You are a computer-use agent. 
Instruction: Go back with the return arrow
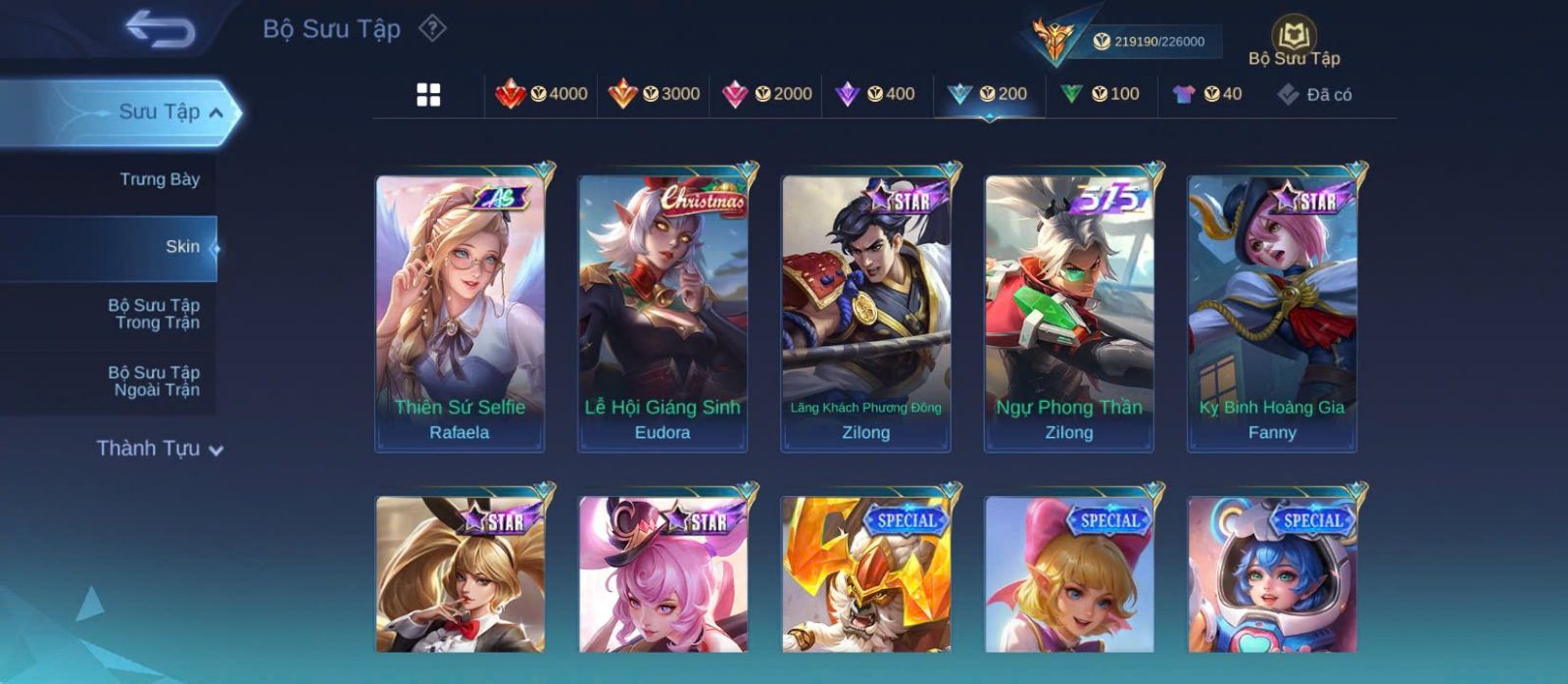click(x=160, y=29)
